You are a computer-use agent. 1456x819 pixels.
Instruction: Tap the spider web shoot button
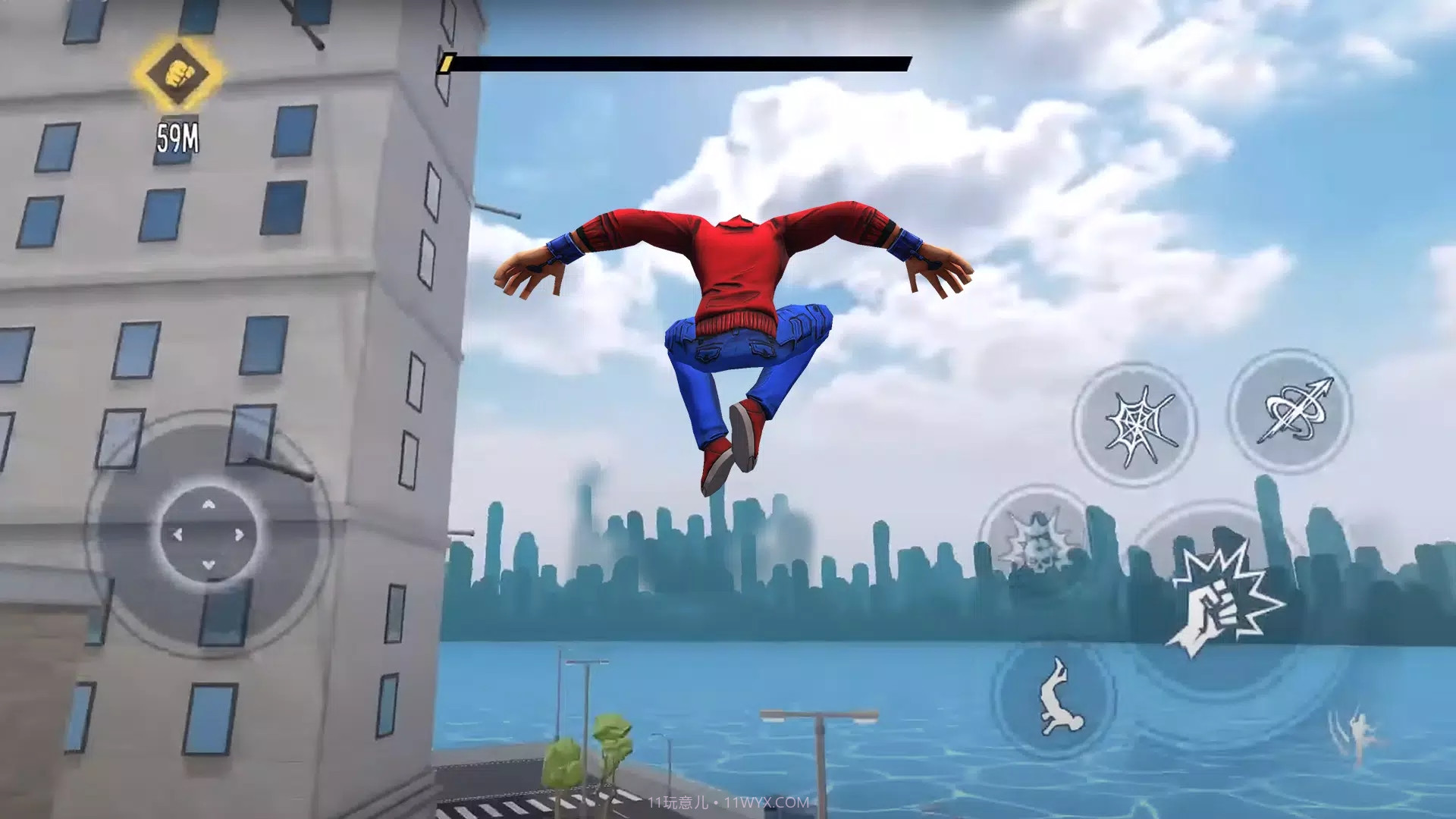[1134, 425]
